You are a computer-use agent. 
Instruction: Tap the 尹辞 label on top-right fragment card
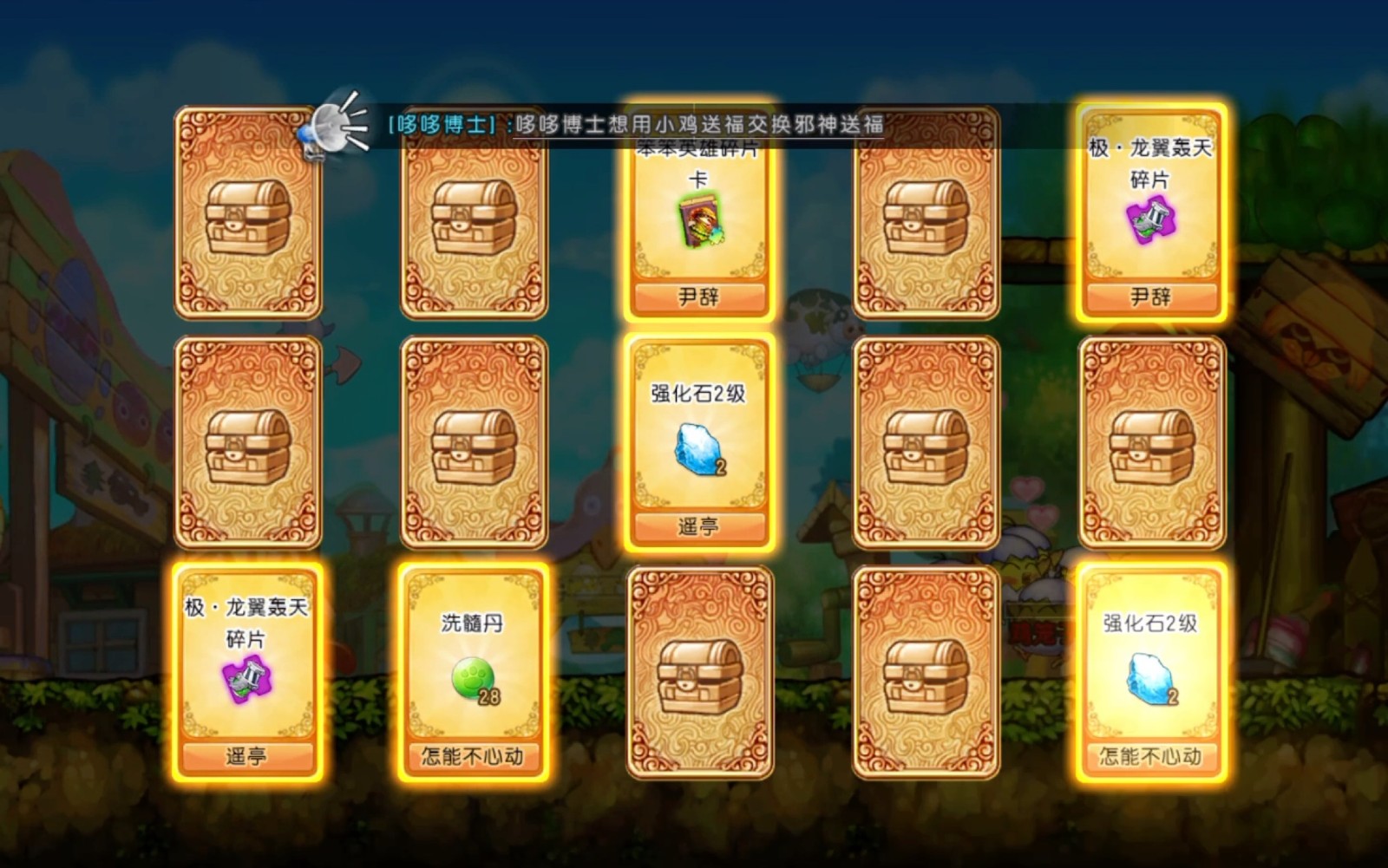1149,297
